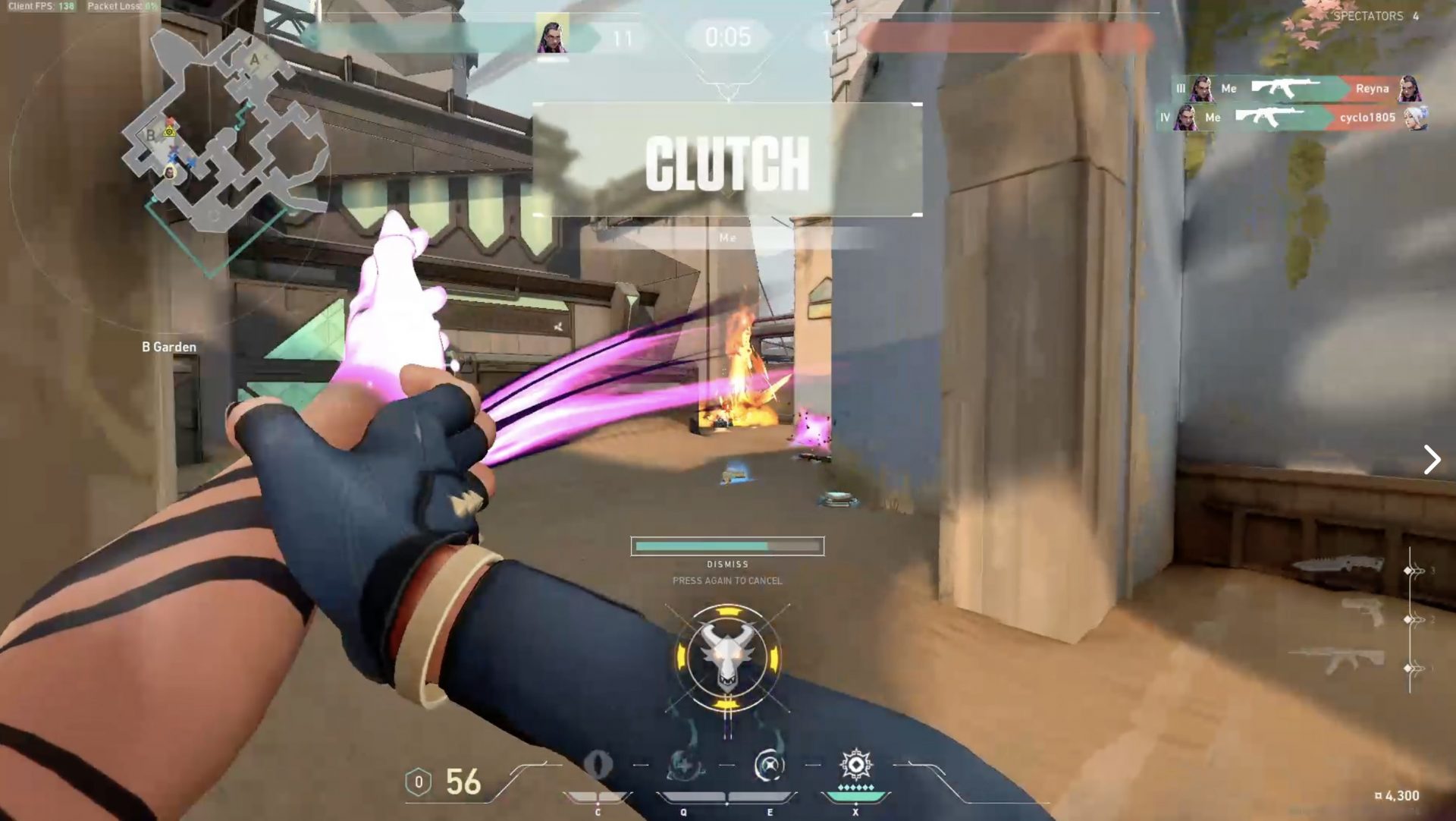Activate the Empress ultimate icon
The image size is (1456, 821).
855,765
